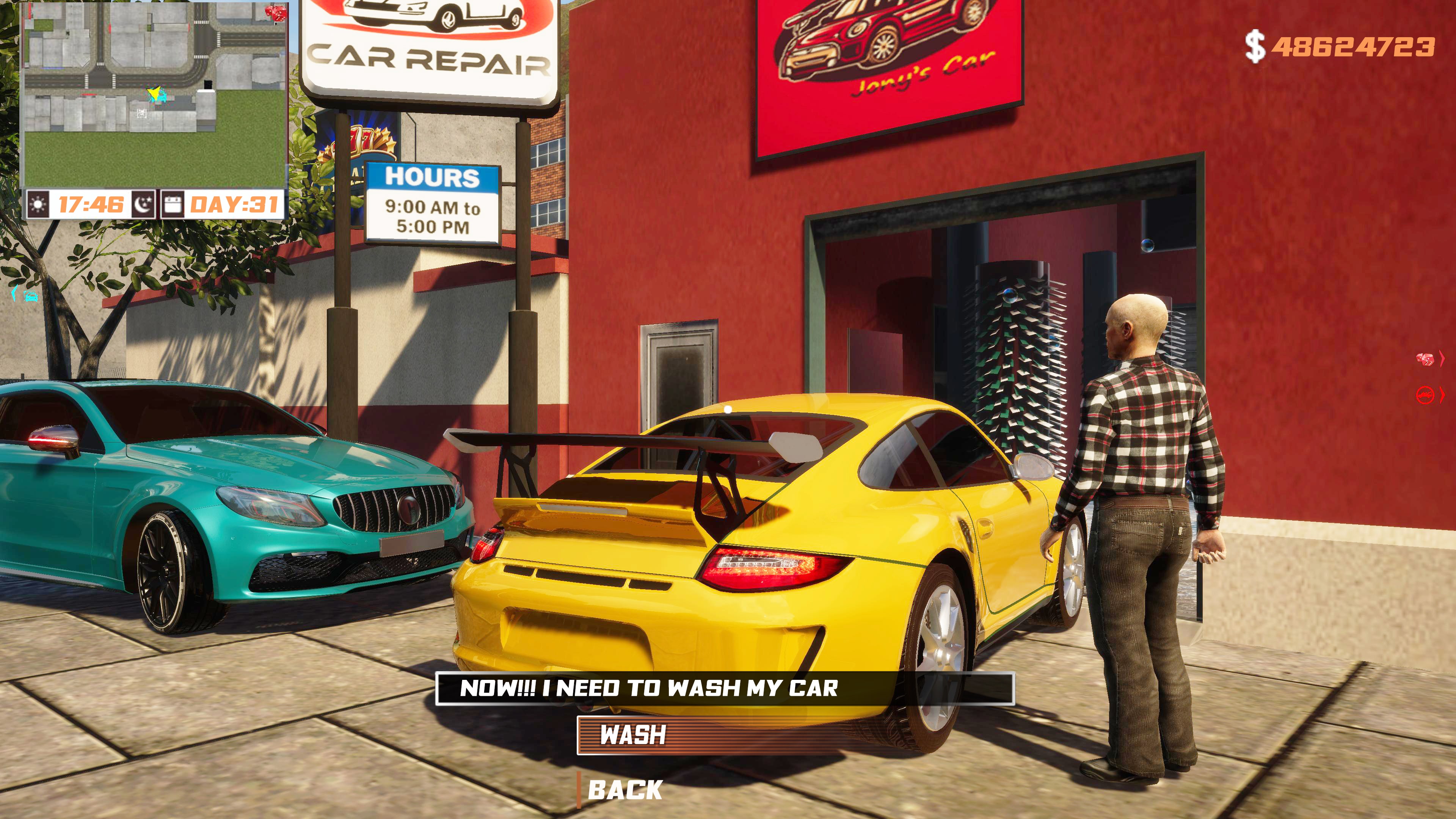Expand the right-edge chevron beside the tow truck icon
1456x819 pixels.
point(1442,394)
